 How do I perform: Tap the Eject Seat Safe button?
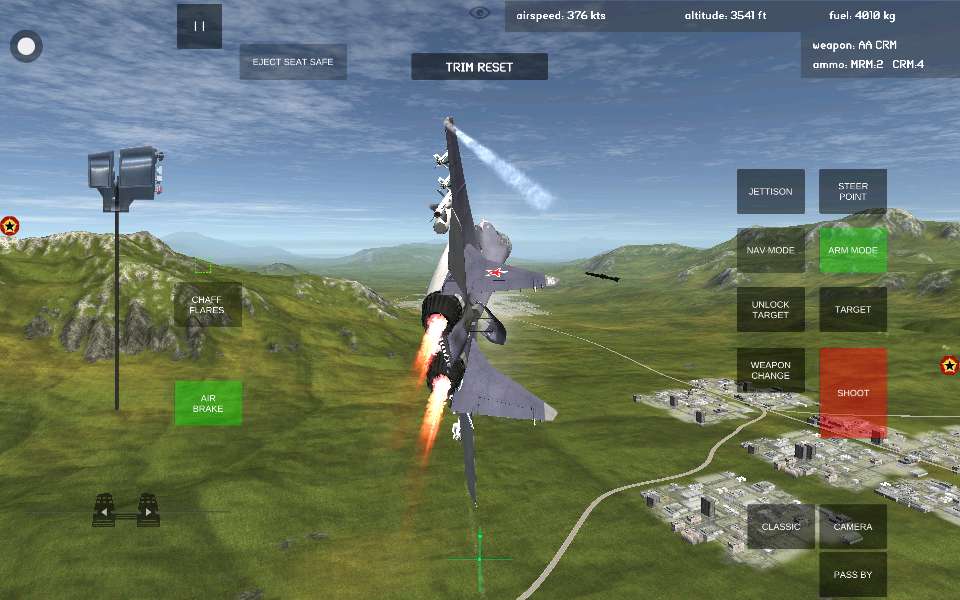[293, 62]
